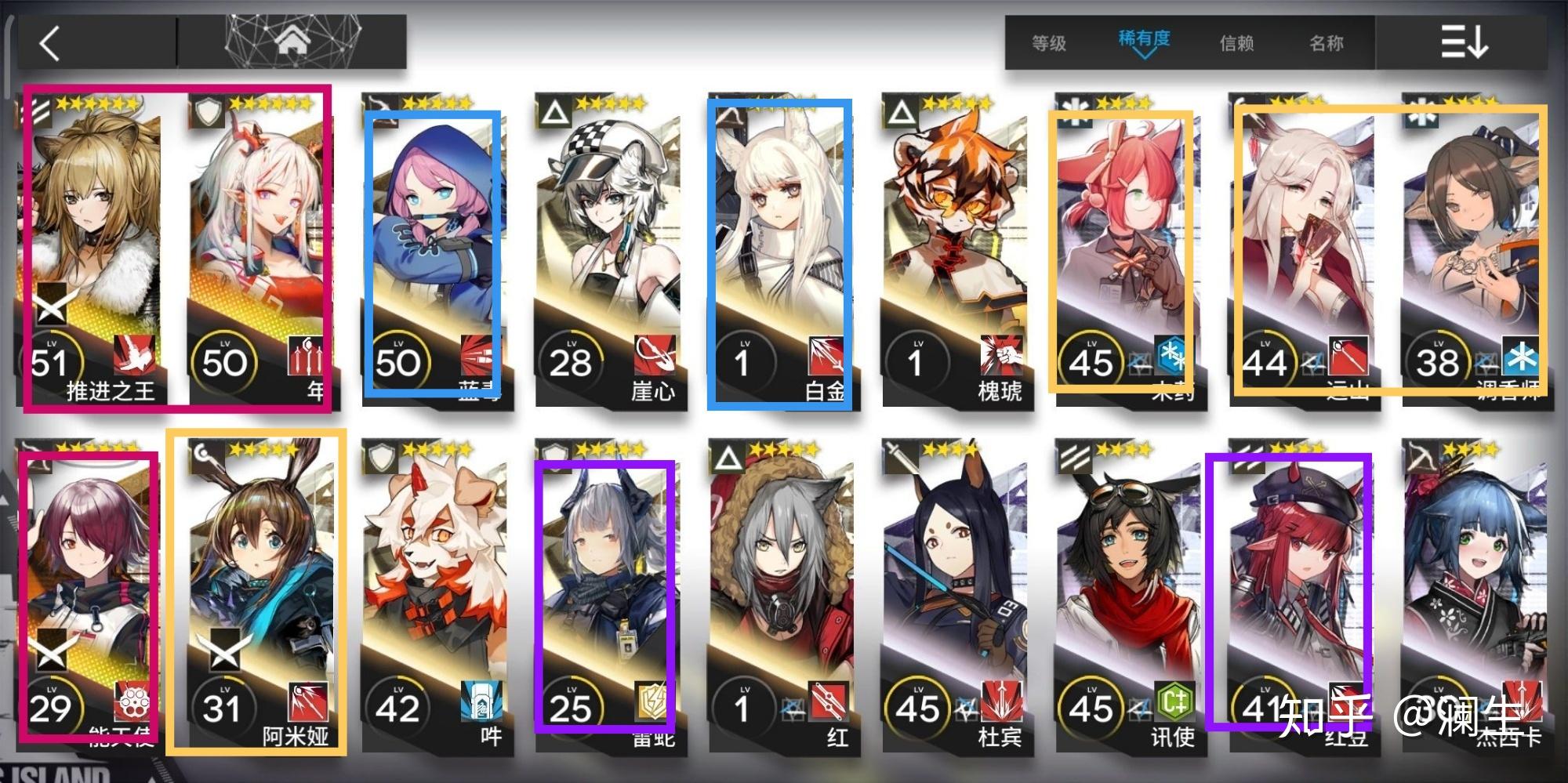Toggle the sort order direction button
Viewport: 1568px width, 783px height.
(x=1463, y=42)
